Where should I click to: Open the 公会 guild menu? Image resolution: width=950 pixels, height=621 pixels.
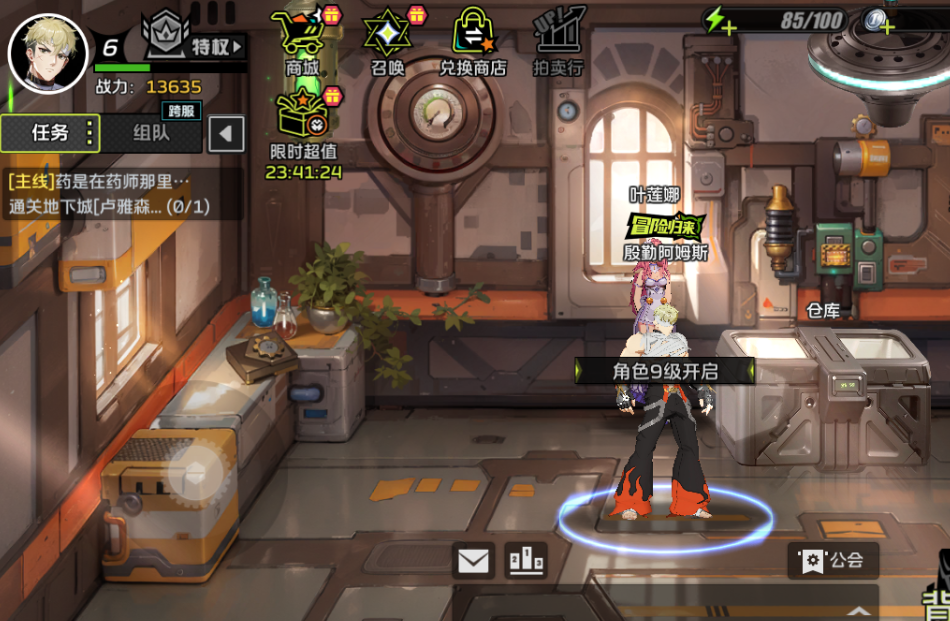833,560
